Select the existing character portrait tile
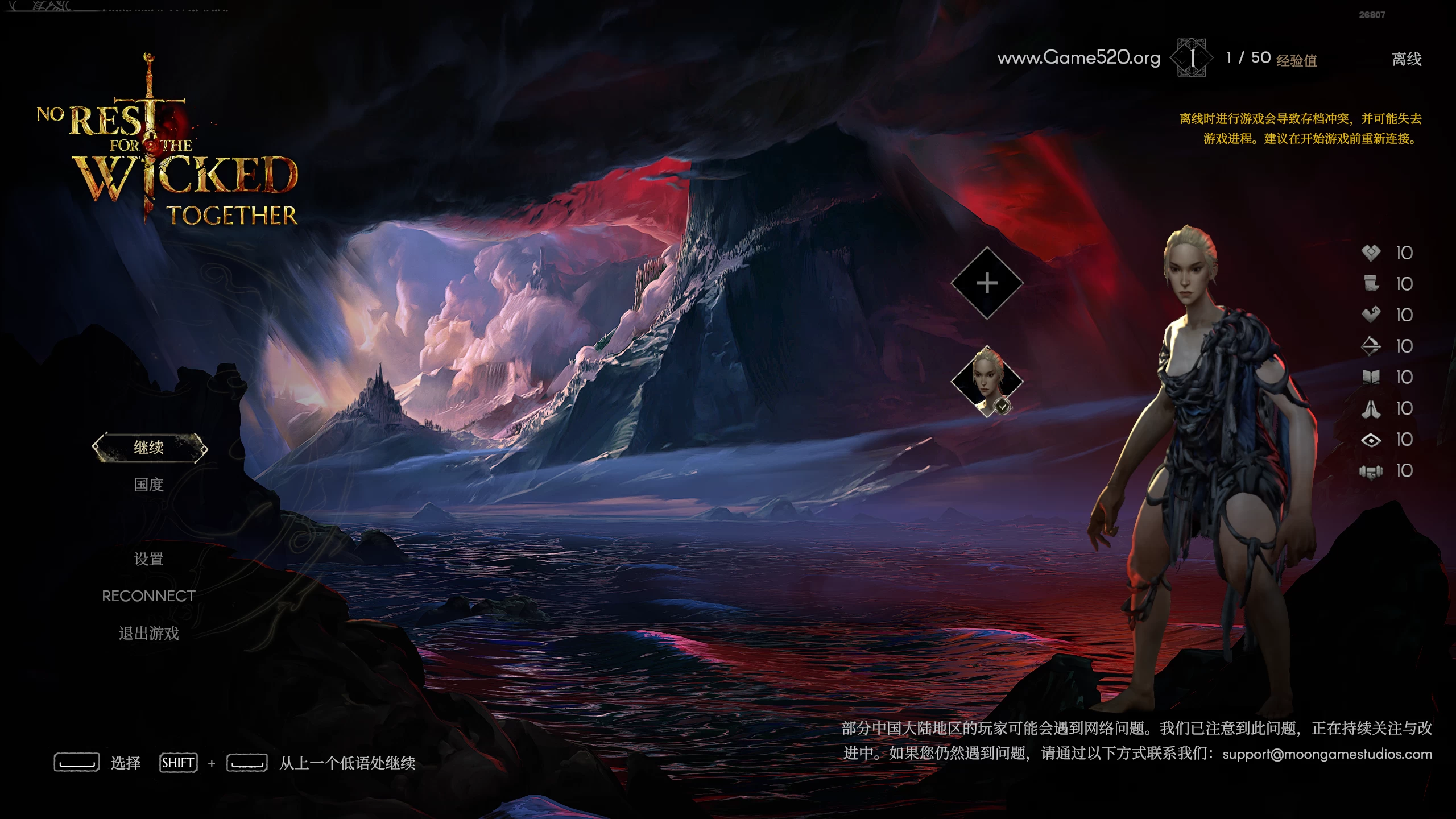This screenshot has width=1456, height=819. [x=987, y=380]
